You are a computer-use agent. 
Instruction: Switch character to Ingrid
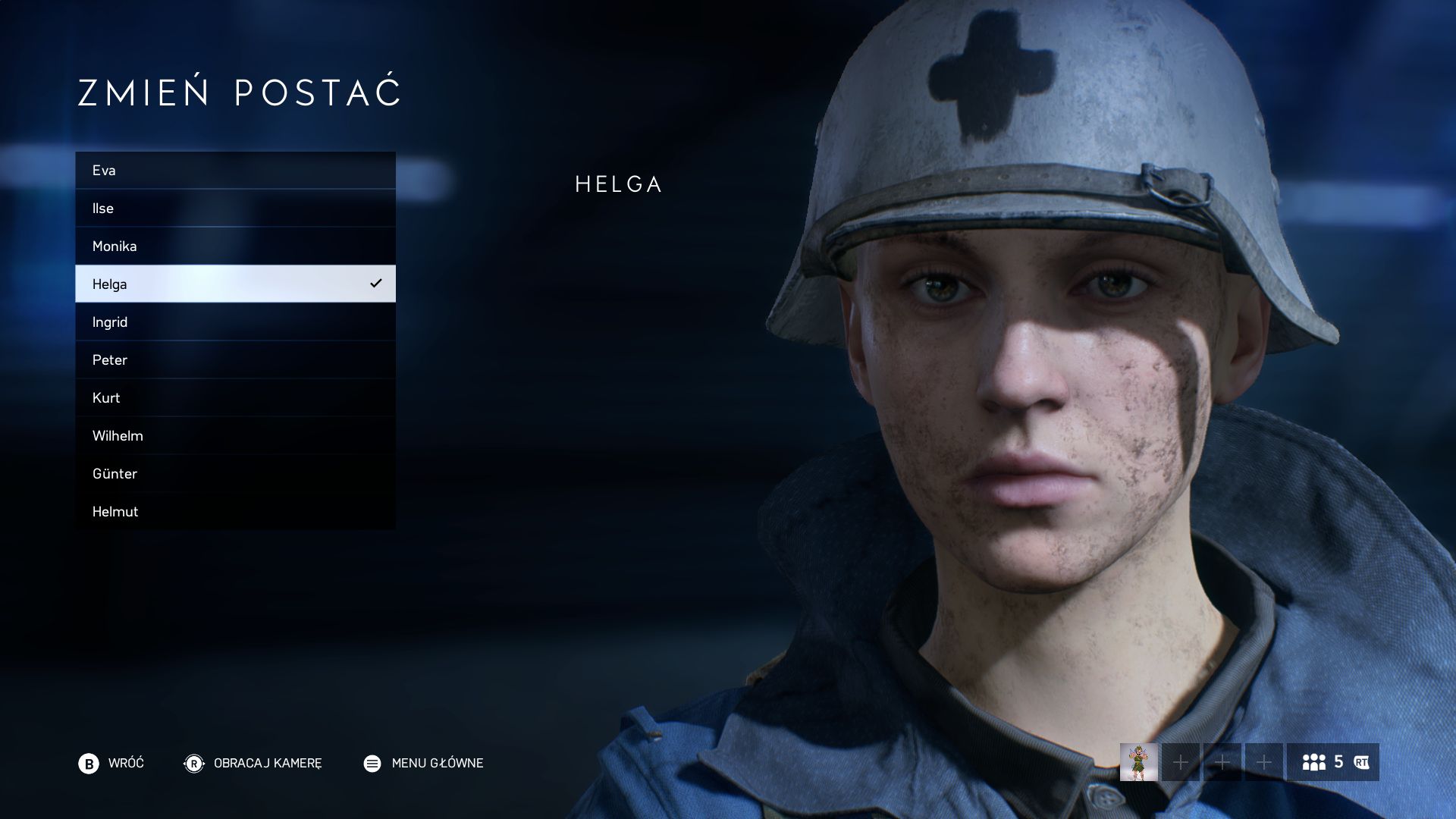tap(235, 322)
